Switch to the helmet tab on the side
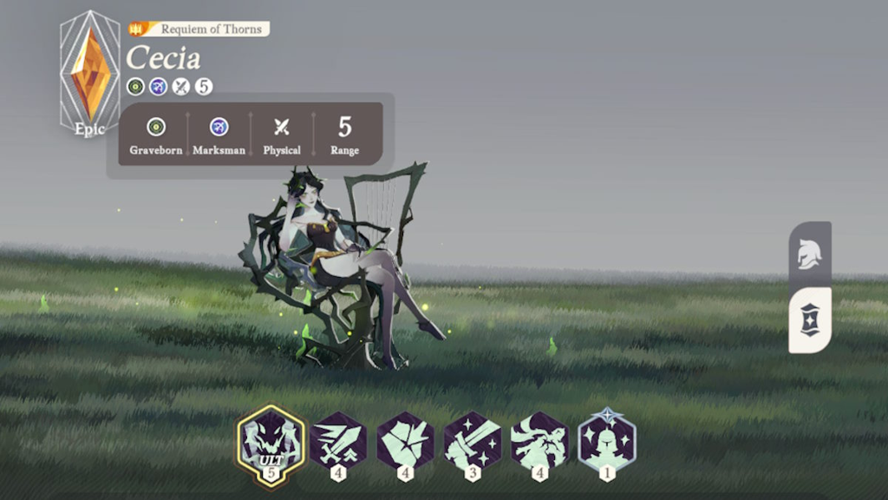This screenshot has height=500, width=888. (x=809, y=255)
